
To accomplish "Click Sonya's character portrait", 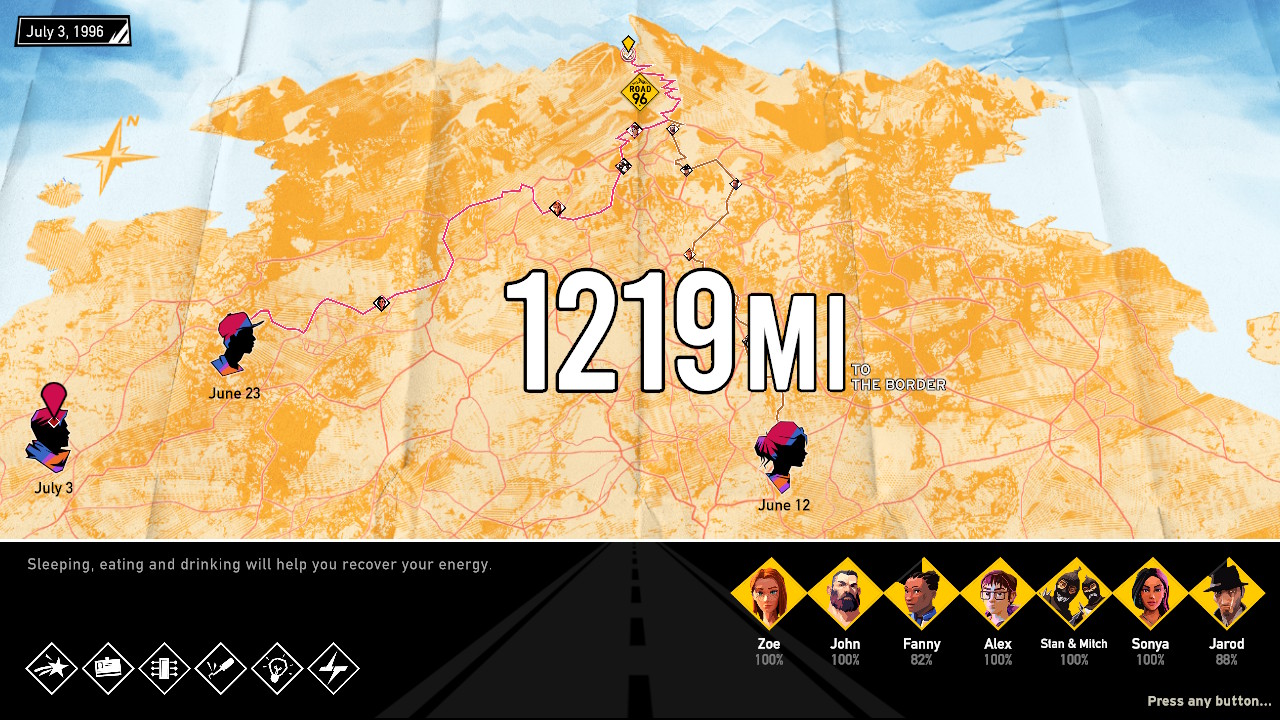I will (x=1150, y=595).
